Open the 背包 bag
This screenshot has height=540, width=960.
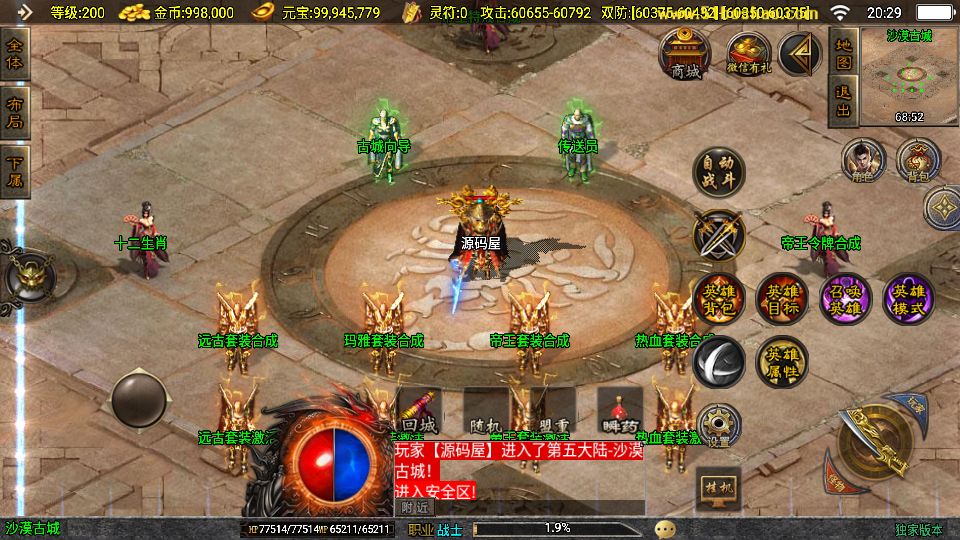pos(918,160)
